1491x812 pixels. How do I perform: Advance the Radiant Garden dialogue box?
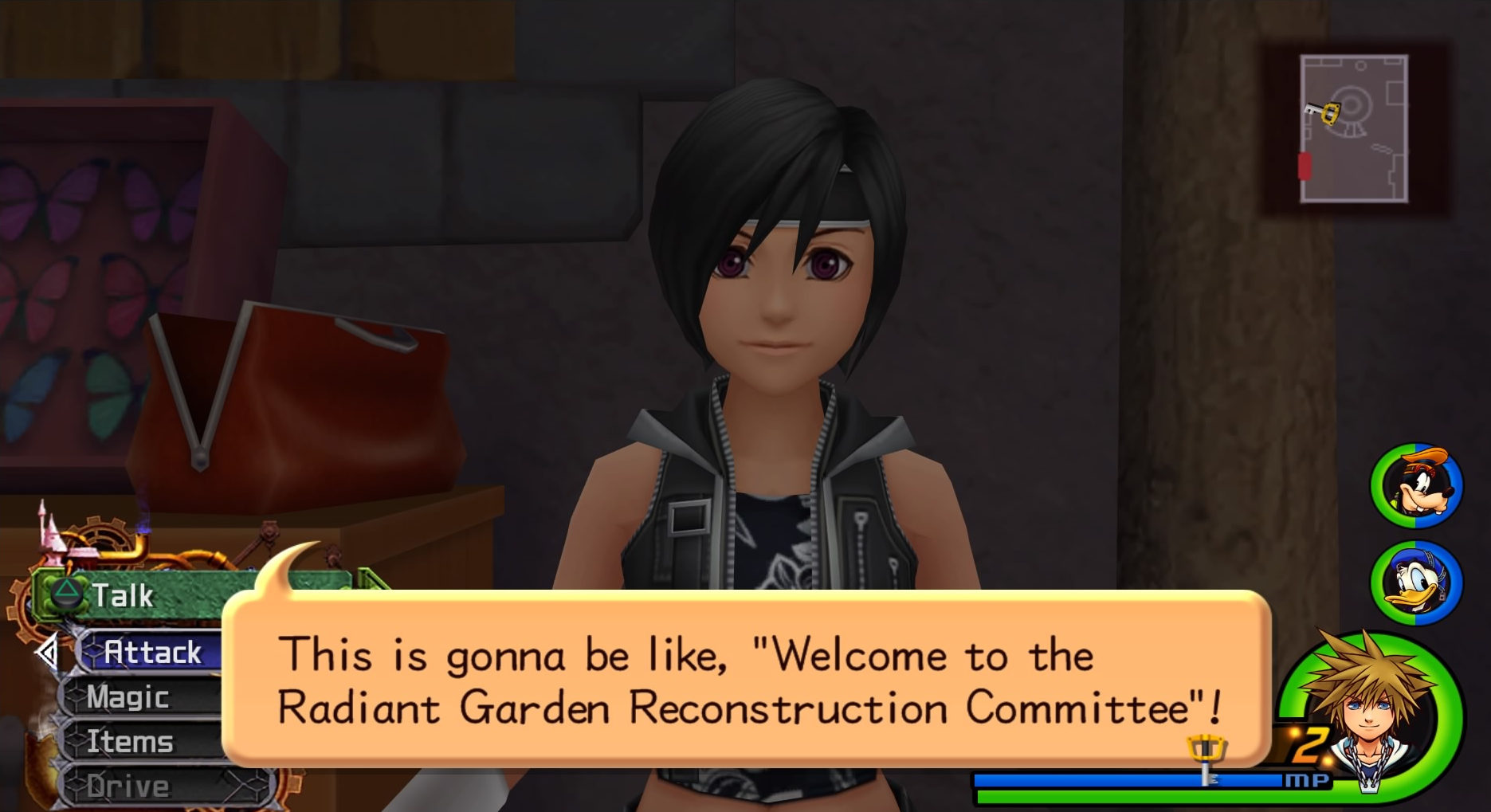tap(745, 679)
